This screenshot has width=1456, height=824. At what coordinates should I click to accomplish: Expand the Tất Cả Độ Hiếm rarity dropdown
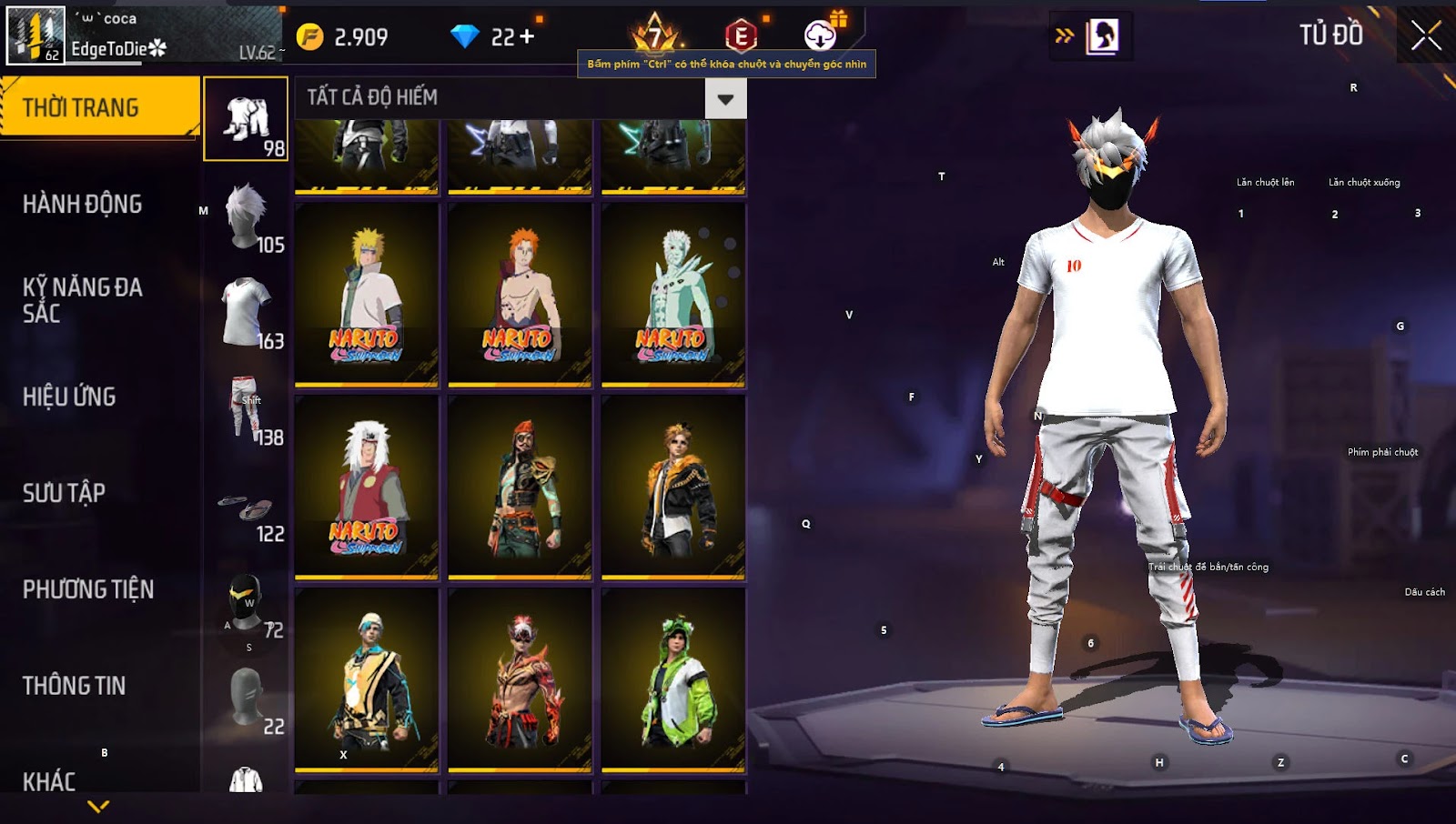point(725,98)
